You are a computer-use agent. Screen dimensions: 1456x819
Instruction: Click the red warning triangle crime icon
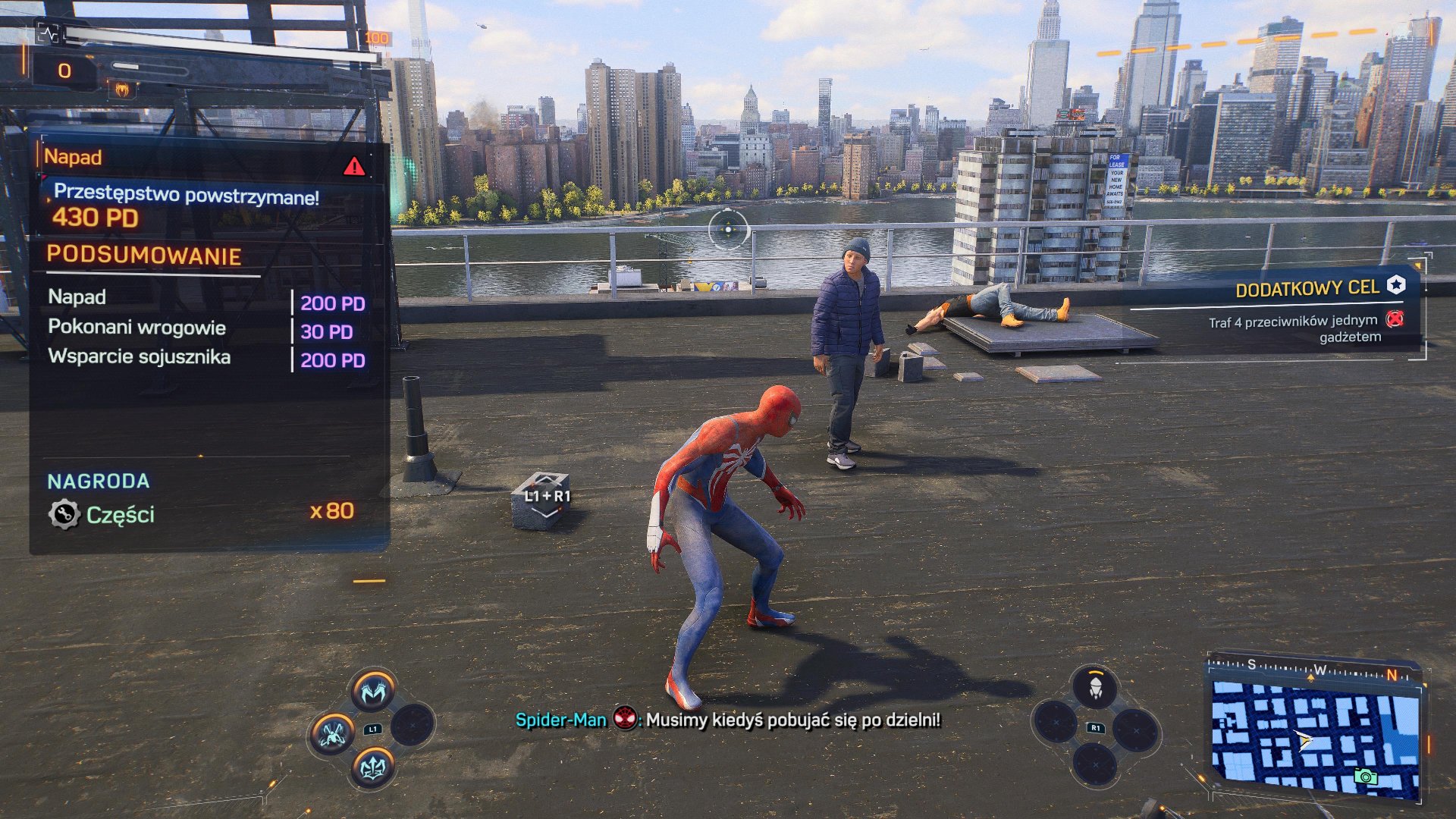[x=354, y=167]
